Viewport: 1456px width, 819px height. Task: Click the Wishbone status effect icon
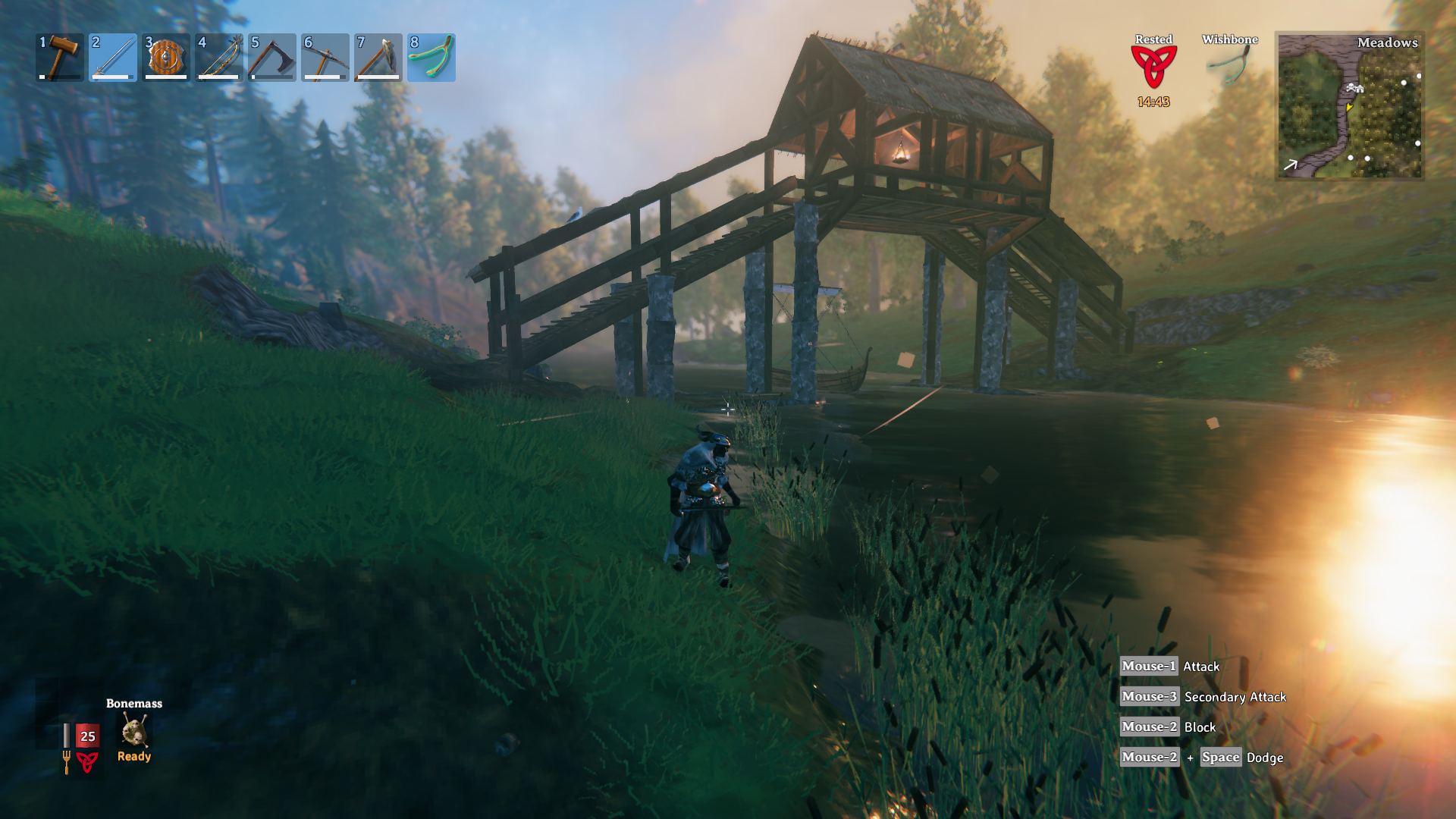(1229, 65)
